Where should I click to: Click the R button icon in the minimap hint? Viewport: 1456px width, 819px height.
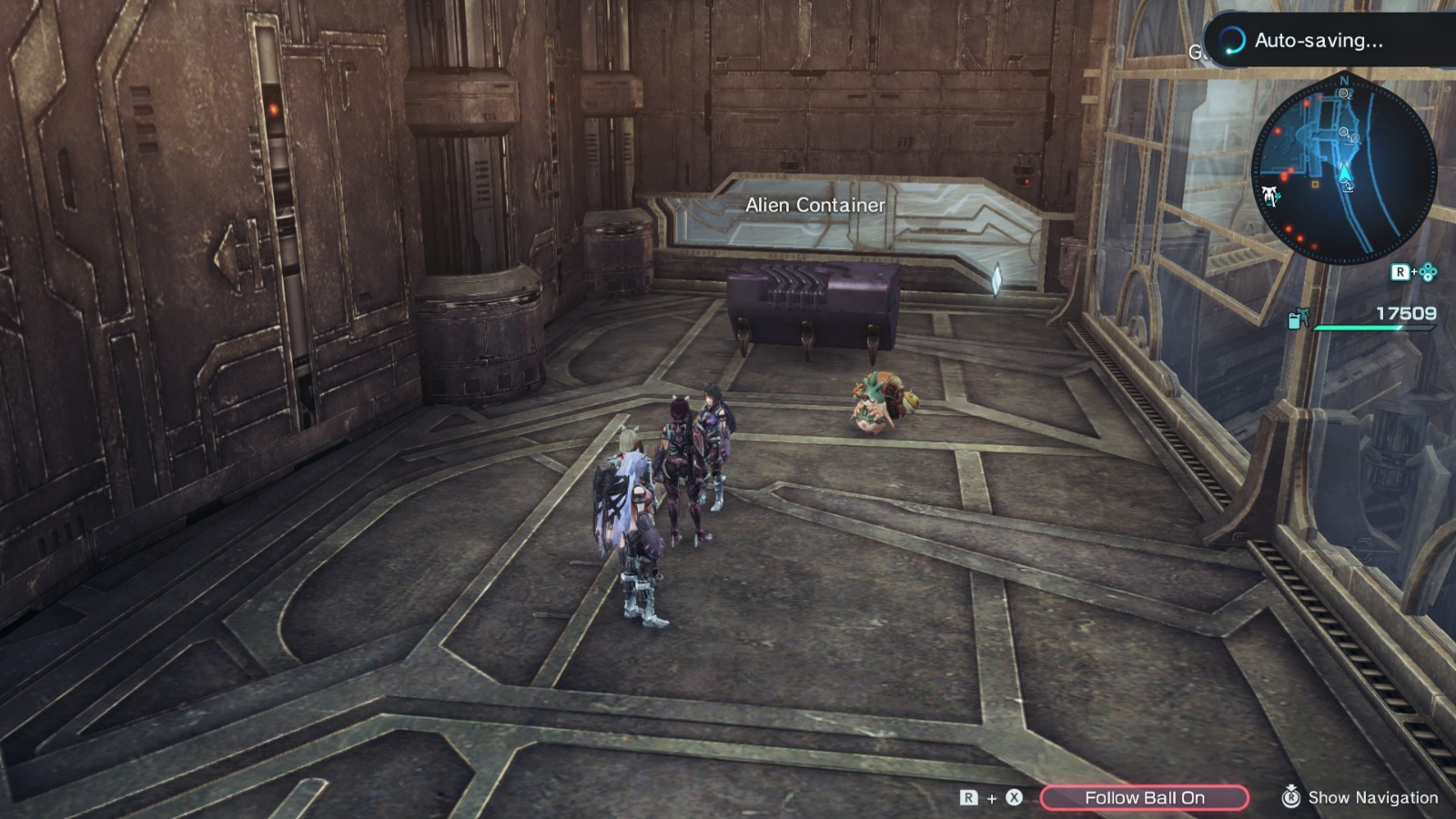coord(1401,272)
